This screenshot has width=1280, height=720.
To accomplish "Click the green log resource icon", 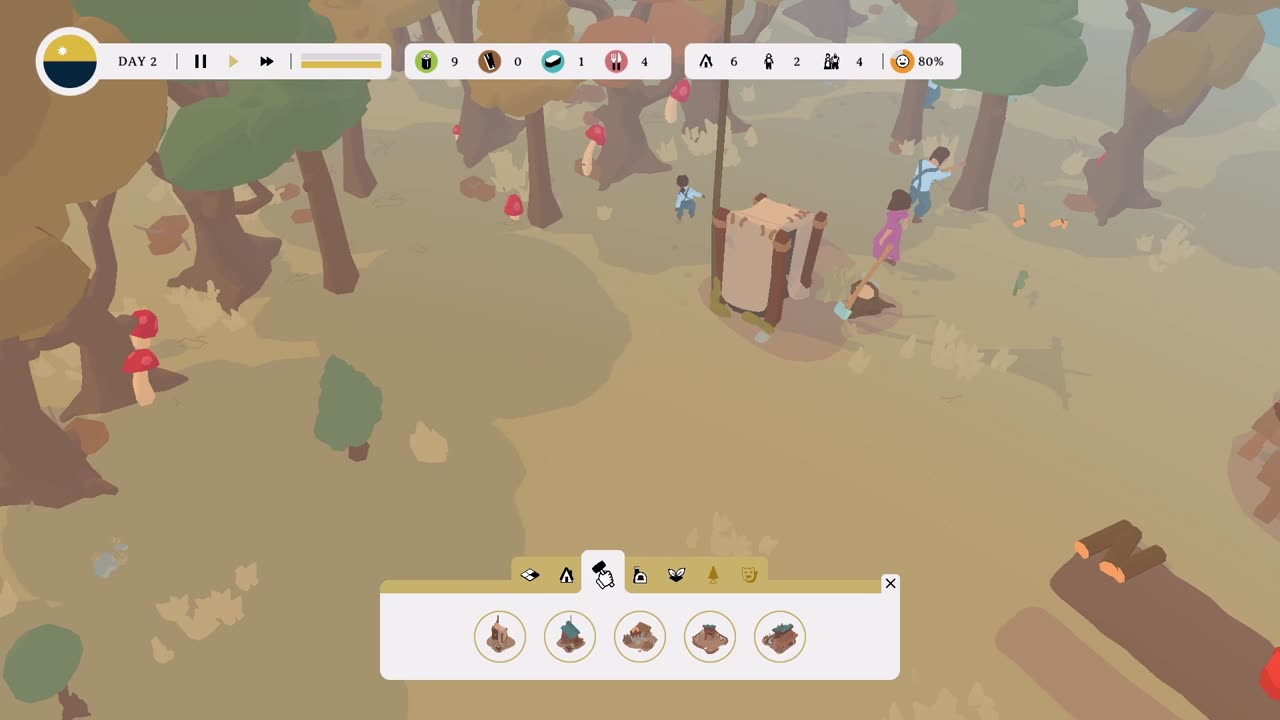I will (x=427, y=62).
